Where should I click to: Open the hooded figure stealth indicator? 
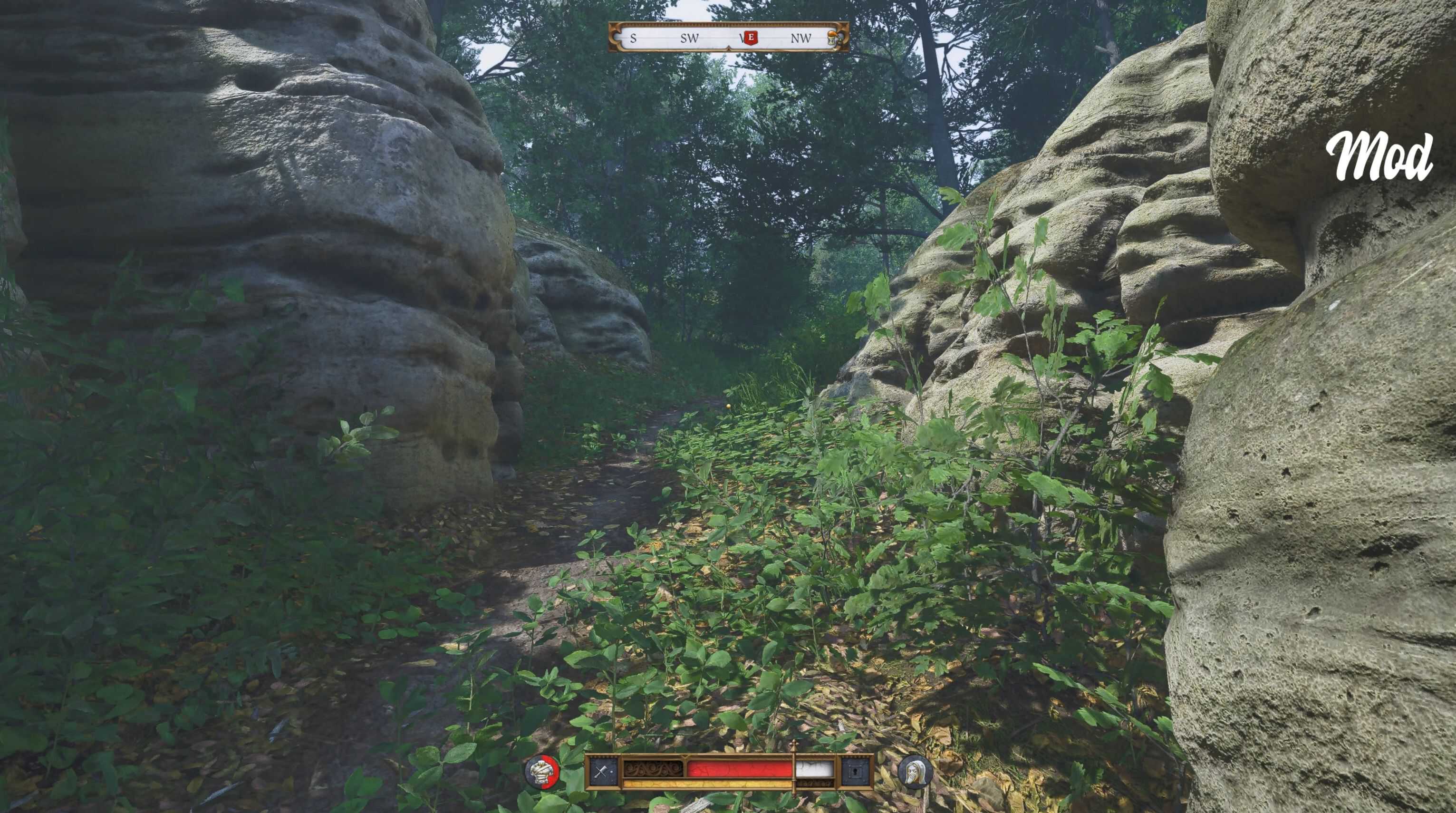(x=914, y=772)
